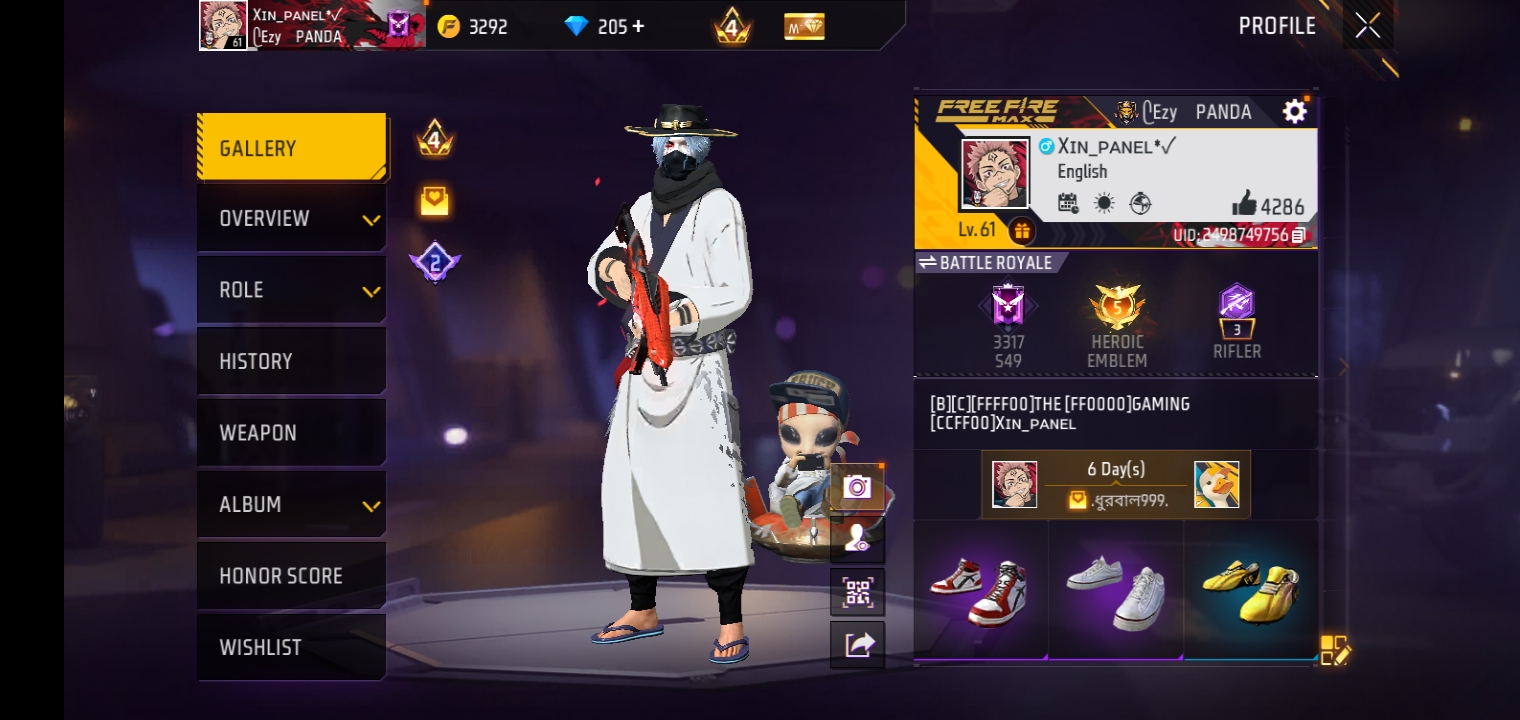Open the Wishlist tab
1520x720 pixels.
coord(291,648)
